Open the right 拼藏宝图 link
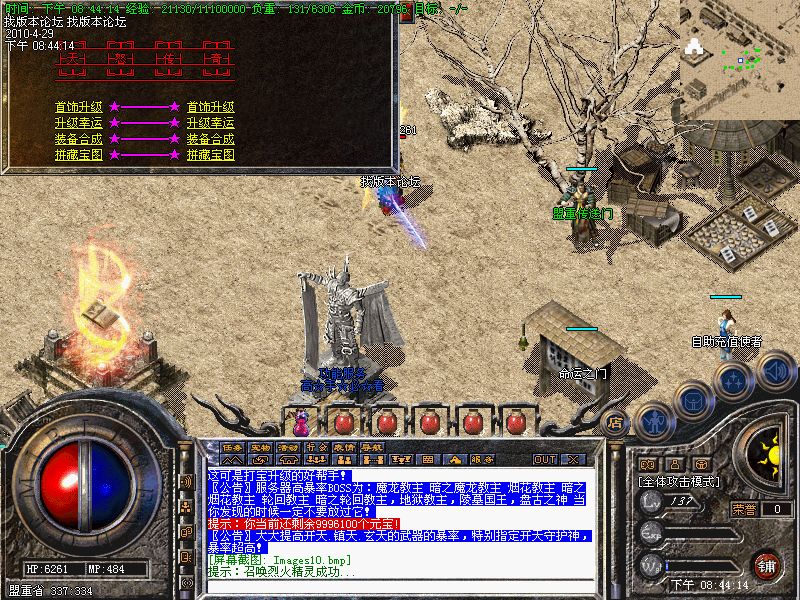The height and width of the screenshot is (600, 800). 210,155
